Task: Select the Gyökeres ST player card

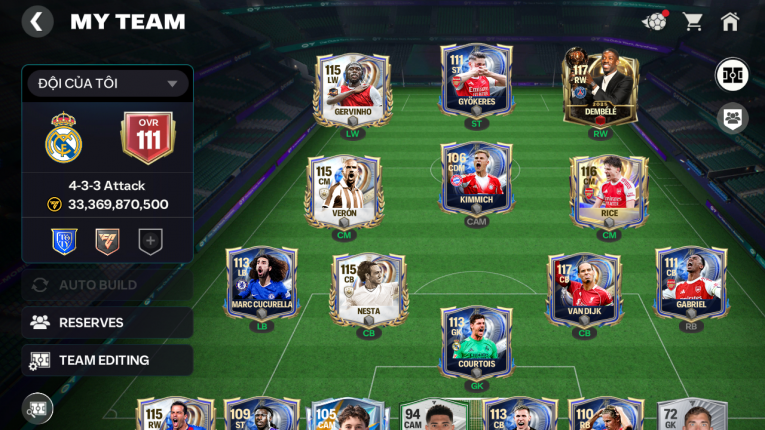Action: 477,79
